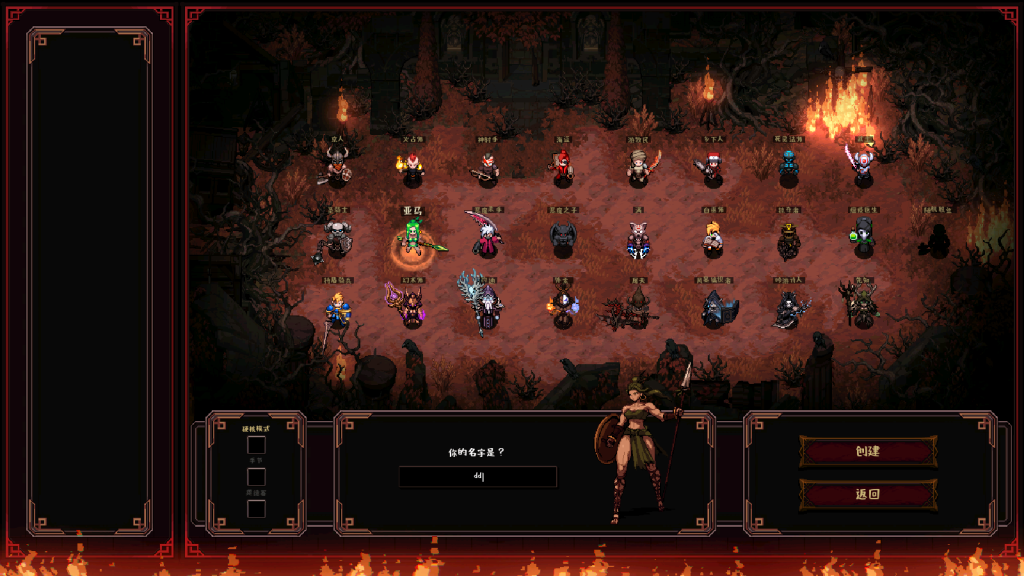Pick the Santa-hat gunner character
1024x576 pixels.
(x=712, y=166)
